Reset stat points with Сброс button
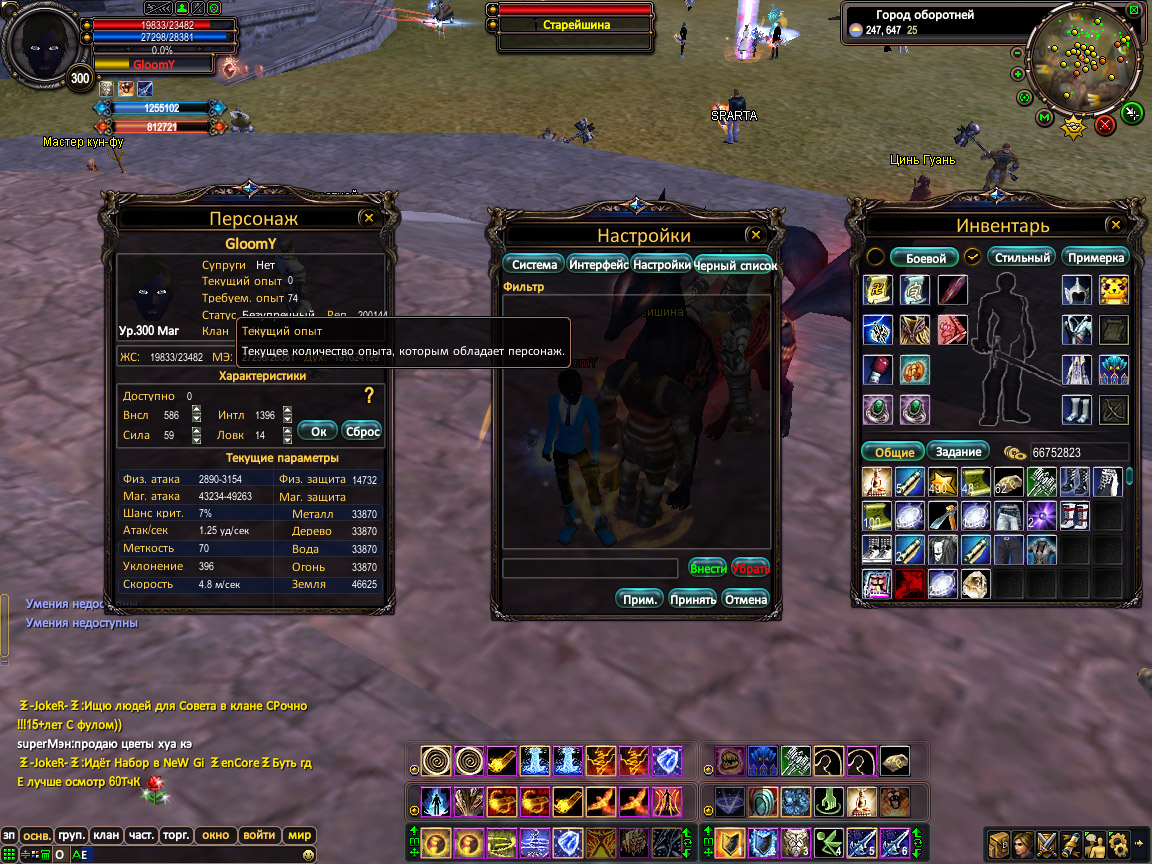 click(x=361, y=431)
